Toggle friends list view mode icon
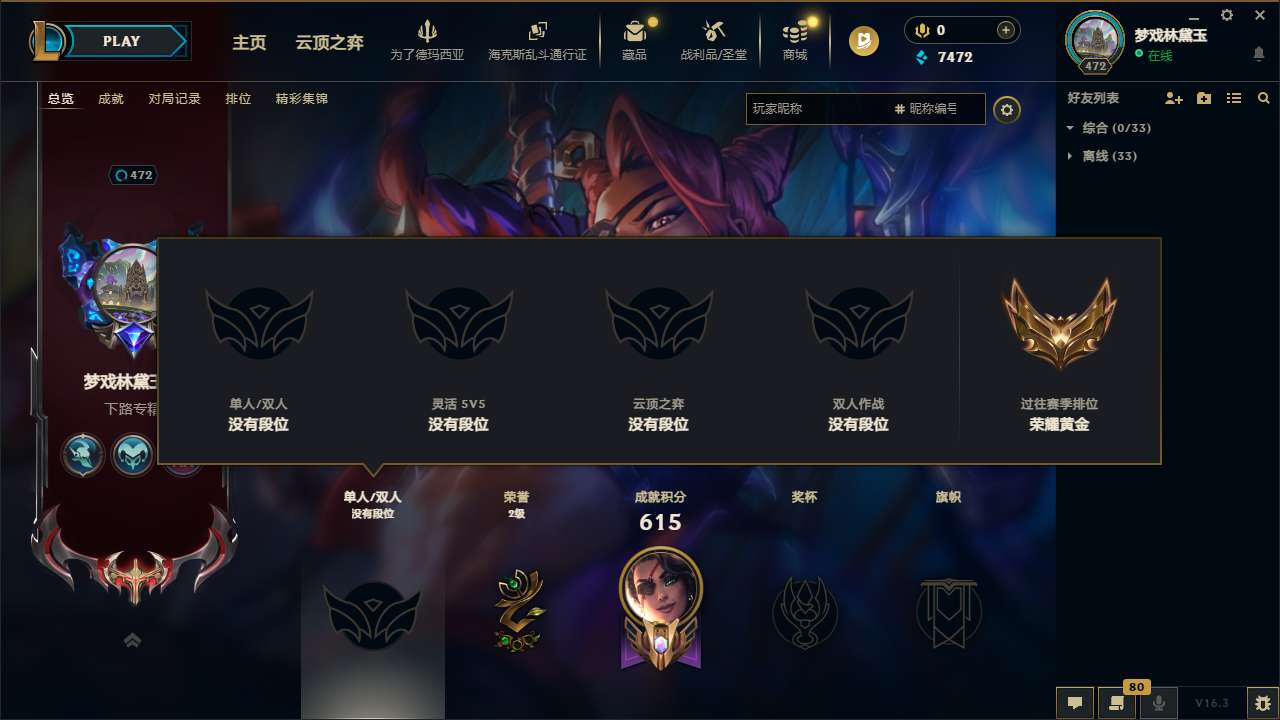 1234,98
